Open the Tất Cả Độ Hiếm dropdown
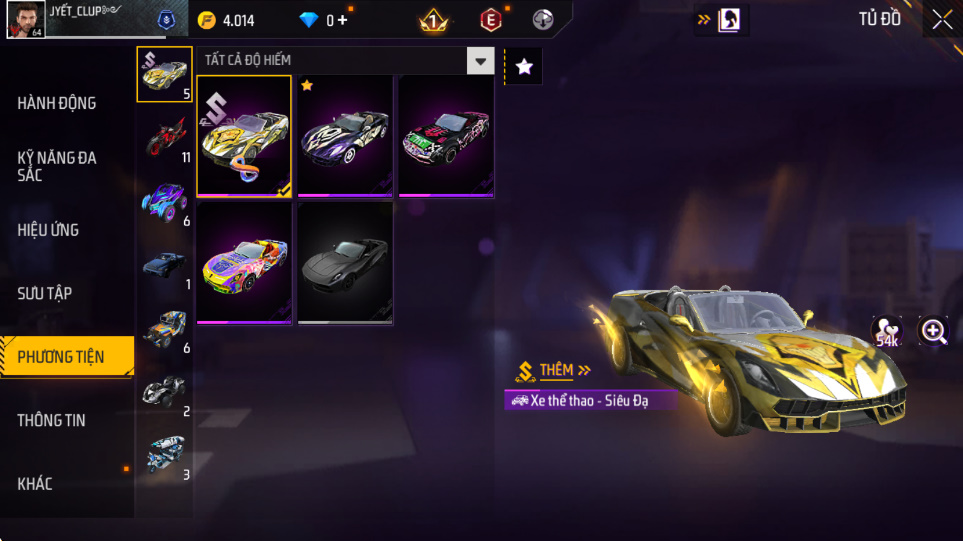Screen dimensions: 963x541 click(x=481, y=61)
